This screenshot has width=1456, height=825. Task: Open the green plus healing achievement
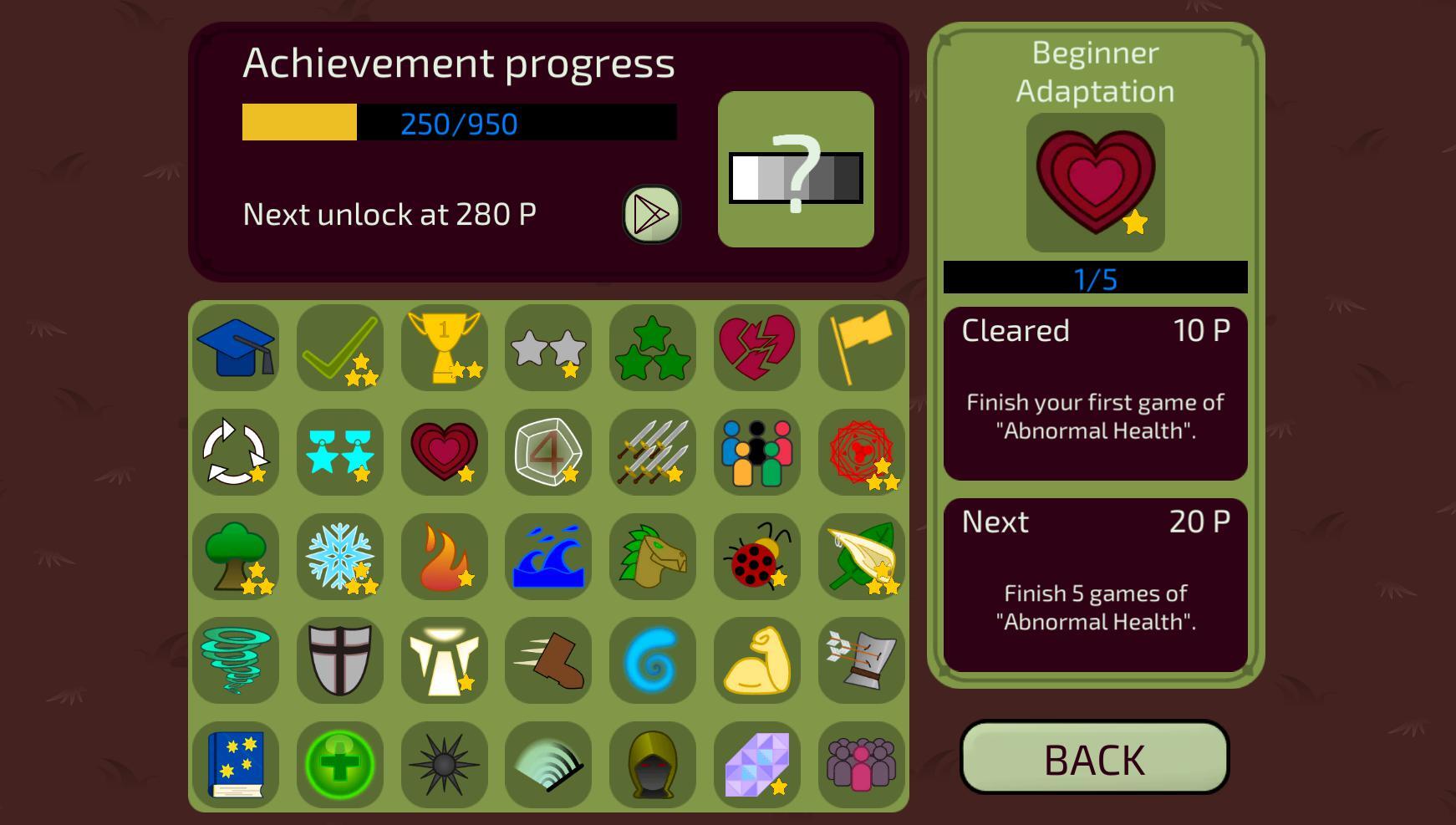pyautogui.click(x=339, y=765)
